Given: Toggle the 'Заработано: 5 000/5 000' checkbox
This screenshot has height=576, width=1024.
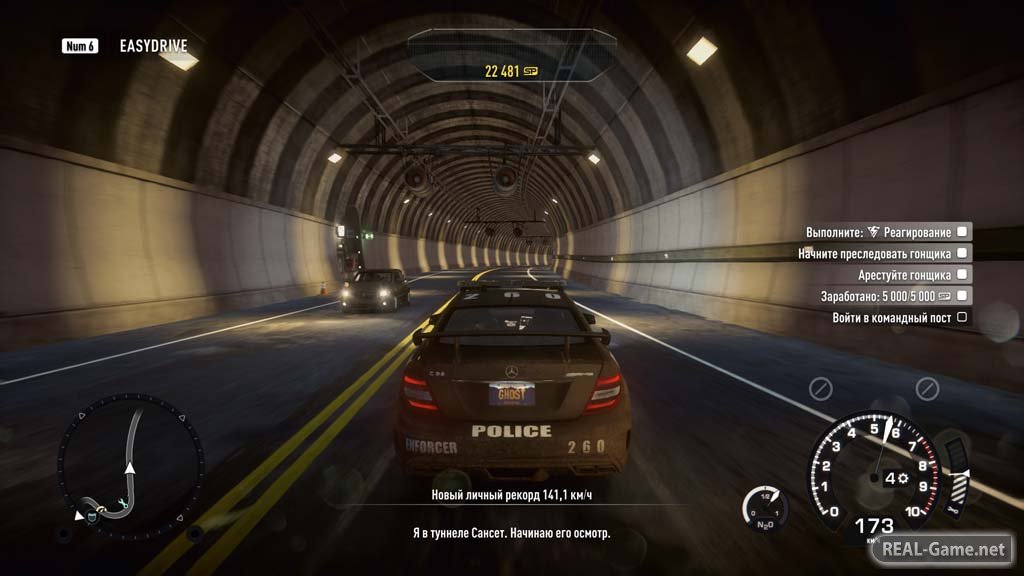Looking at the screenshot, I should pyautogui.click(x=962, y=296).
